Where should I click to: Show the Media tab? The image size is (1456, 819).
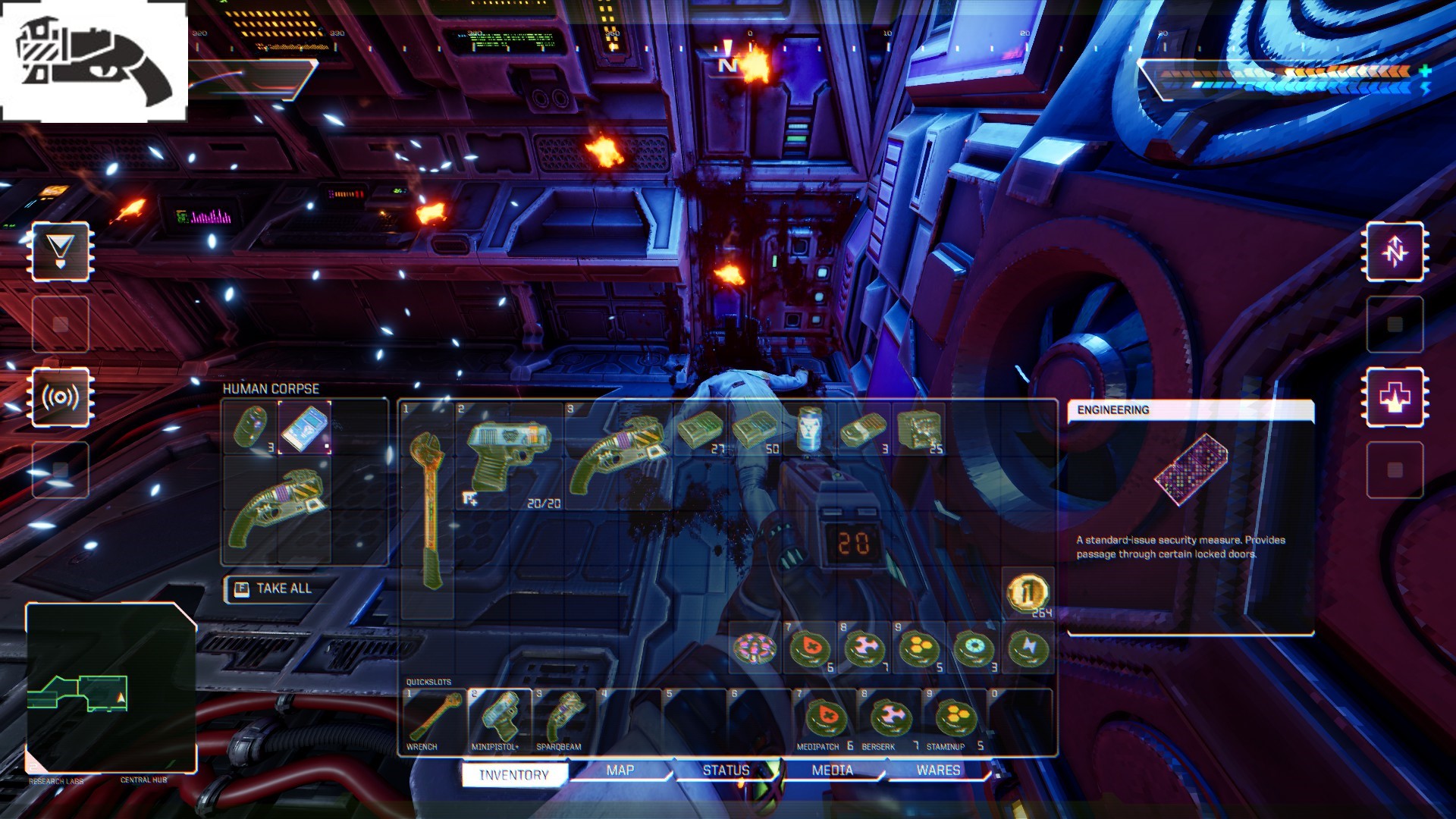[832, 770]
